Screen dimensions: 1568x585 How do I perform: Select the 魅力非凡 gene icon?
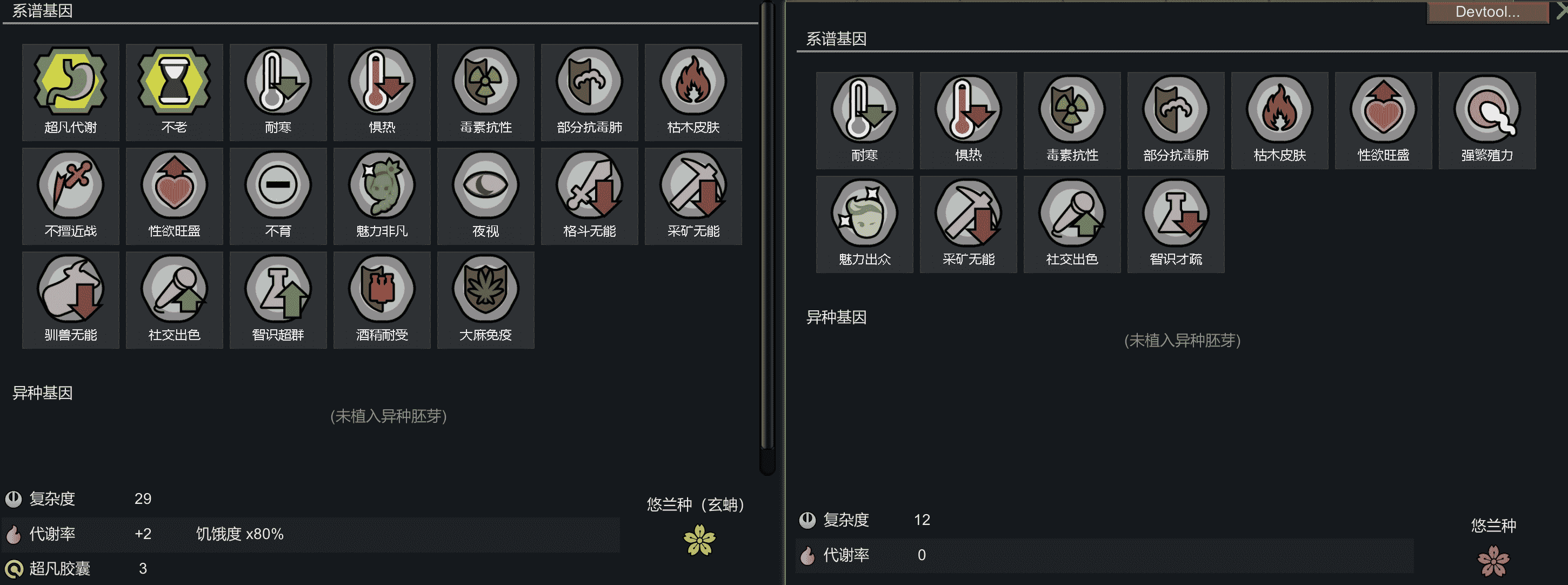[x=382, y=195]
